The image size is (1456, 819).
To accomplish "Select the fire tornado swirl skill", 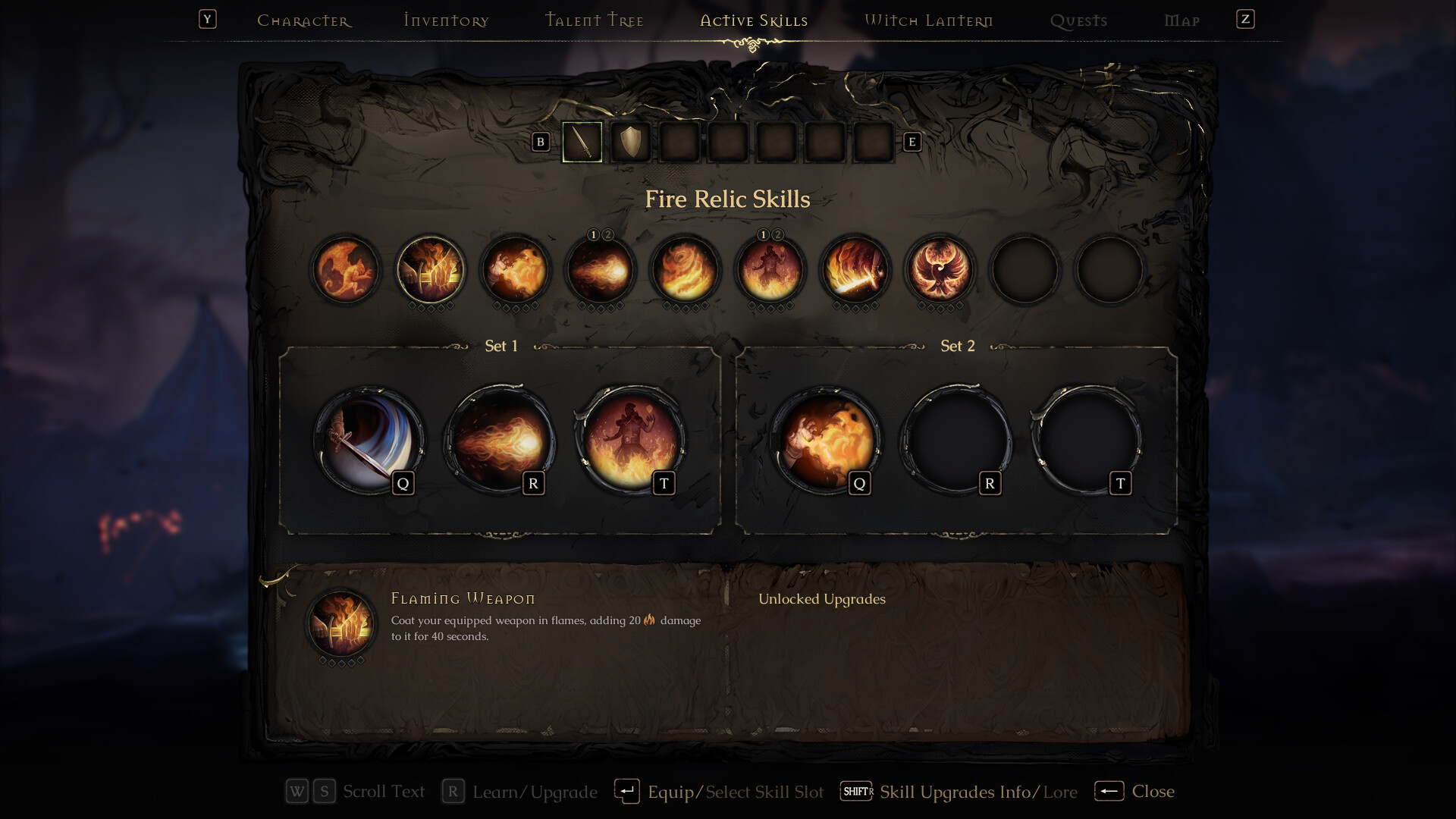I will (686, 270).
